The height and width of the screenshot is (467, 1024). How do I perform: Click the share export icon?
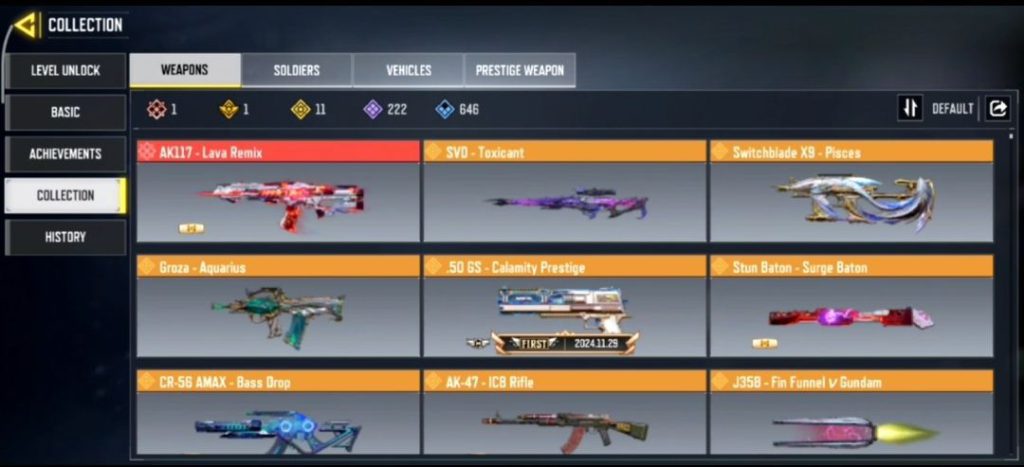coord(997,109)
